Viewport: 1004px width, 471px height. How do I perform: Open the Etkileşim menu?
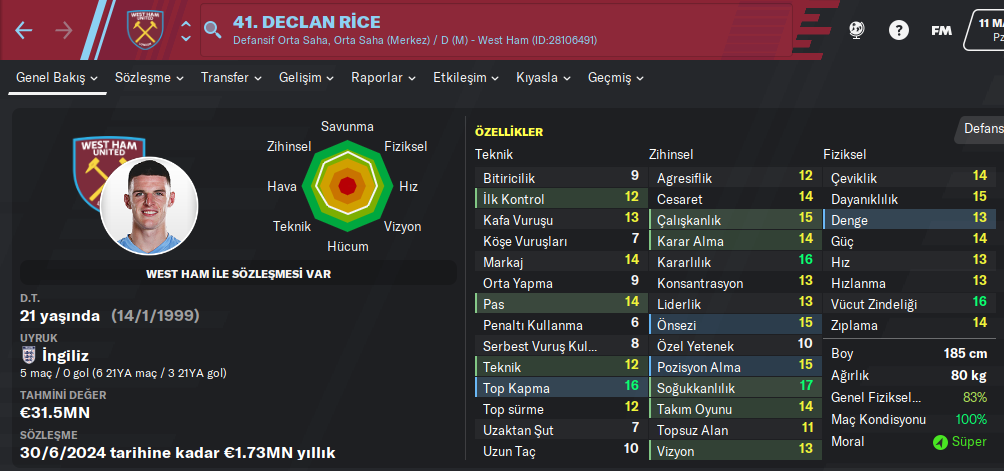pyautogui.click(x=466, y=77)
